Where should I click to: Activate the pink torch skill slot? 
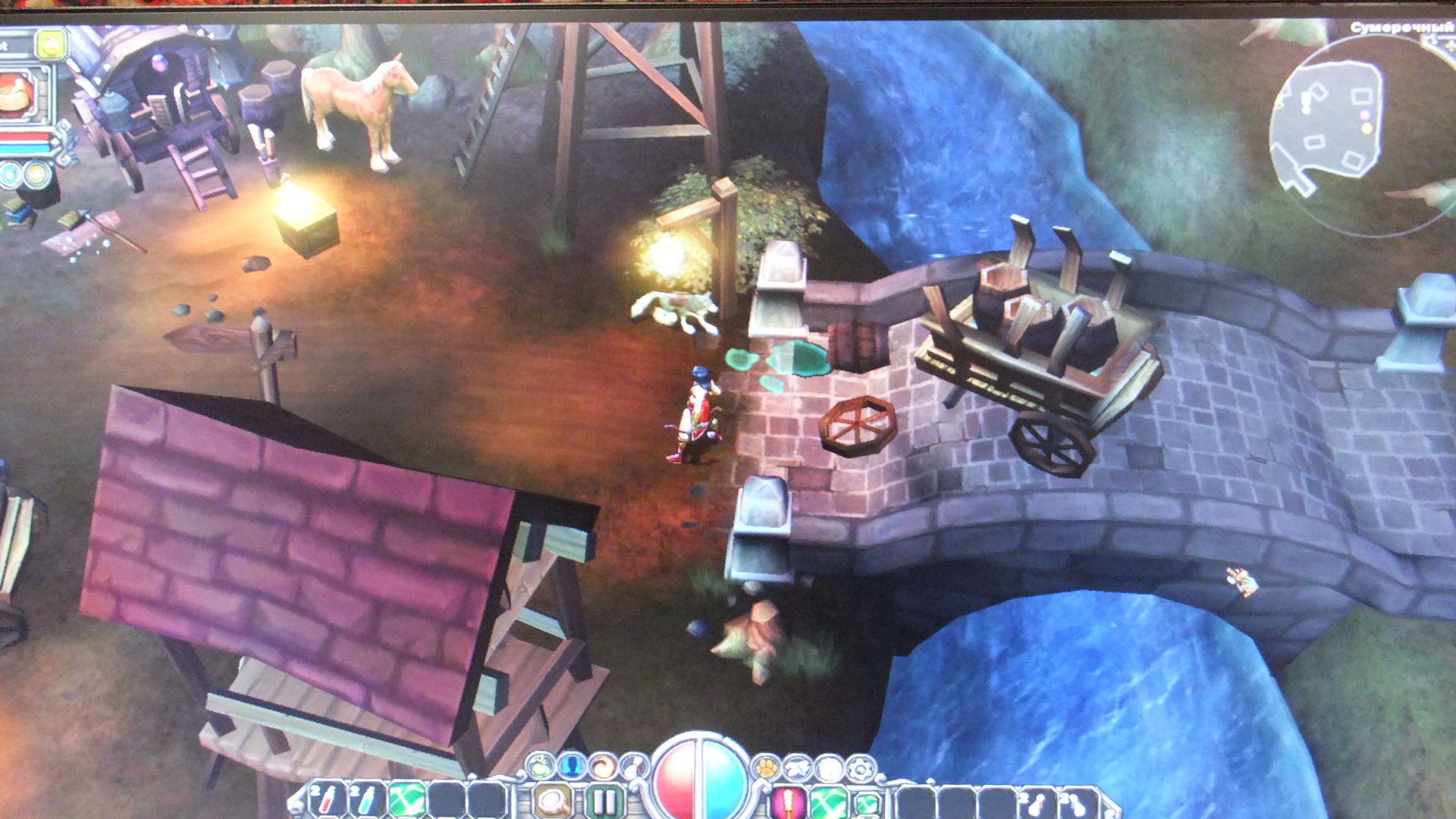[788, 801]
